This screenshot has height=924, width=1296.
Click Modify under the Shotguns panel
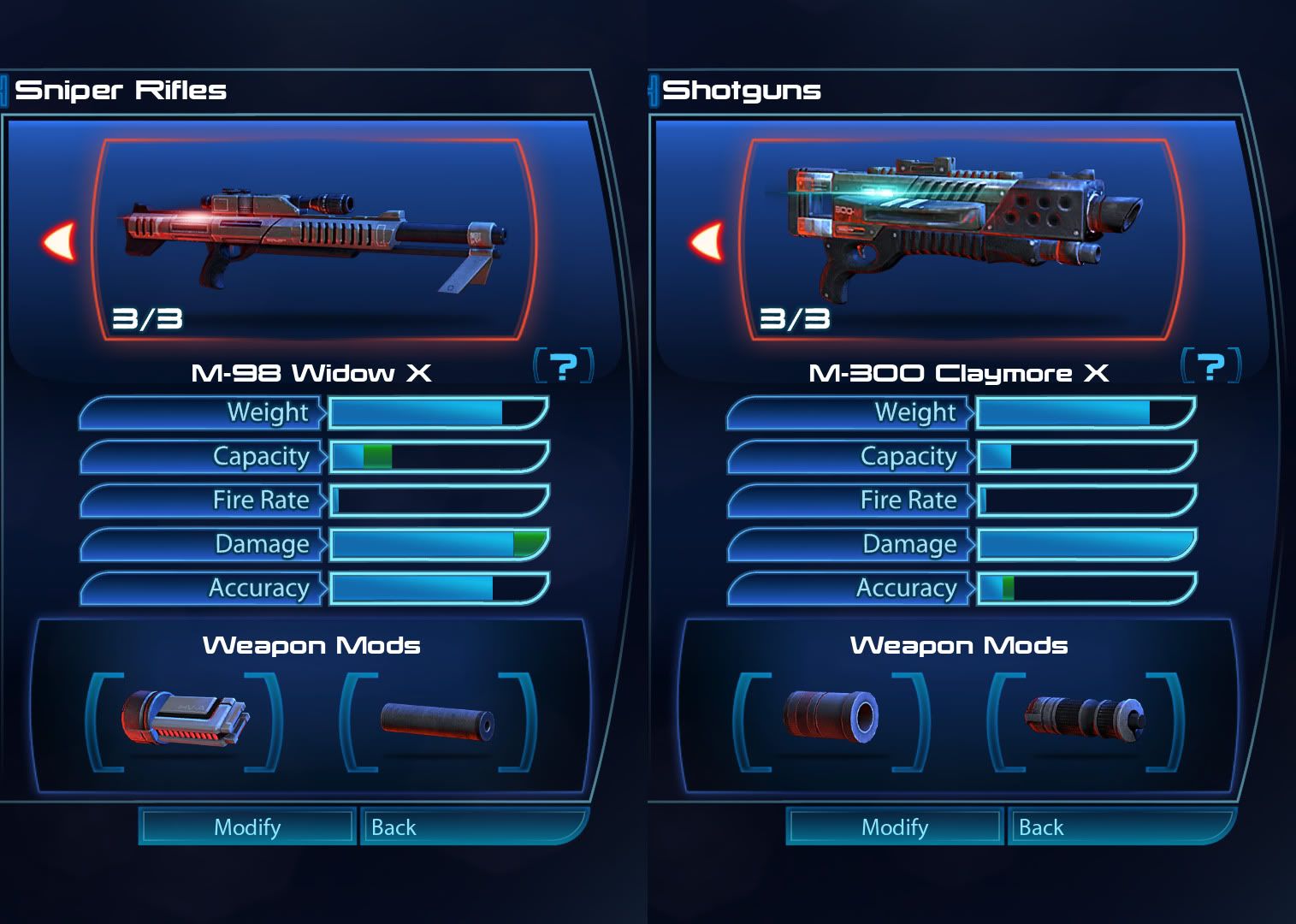(894, 827)
